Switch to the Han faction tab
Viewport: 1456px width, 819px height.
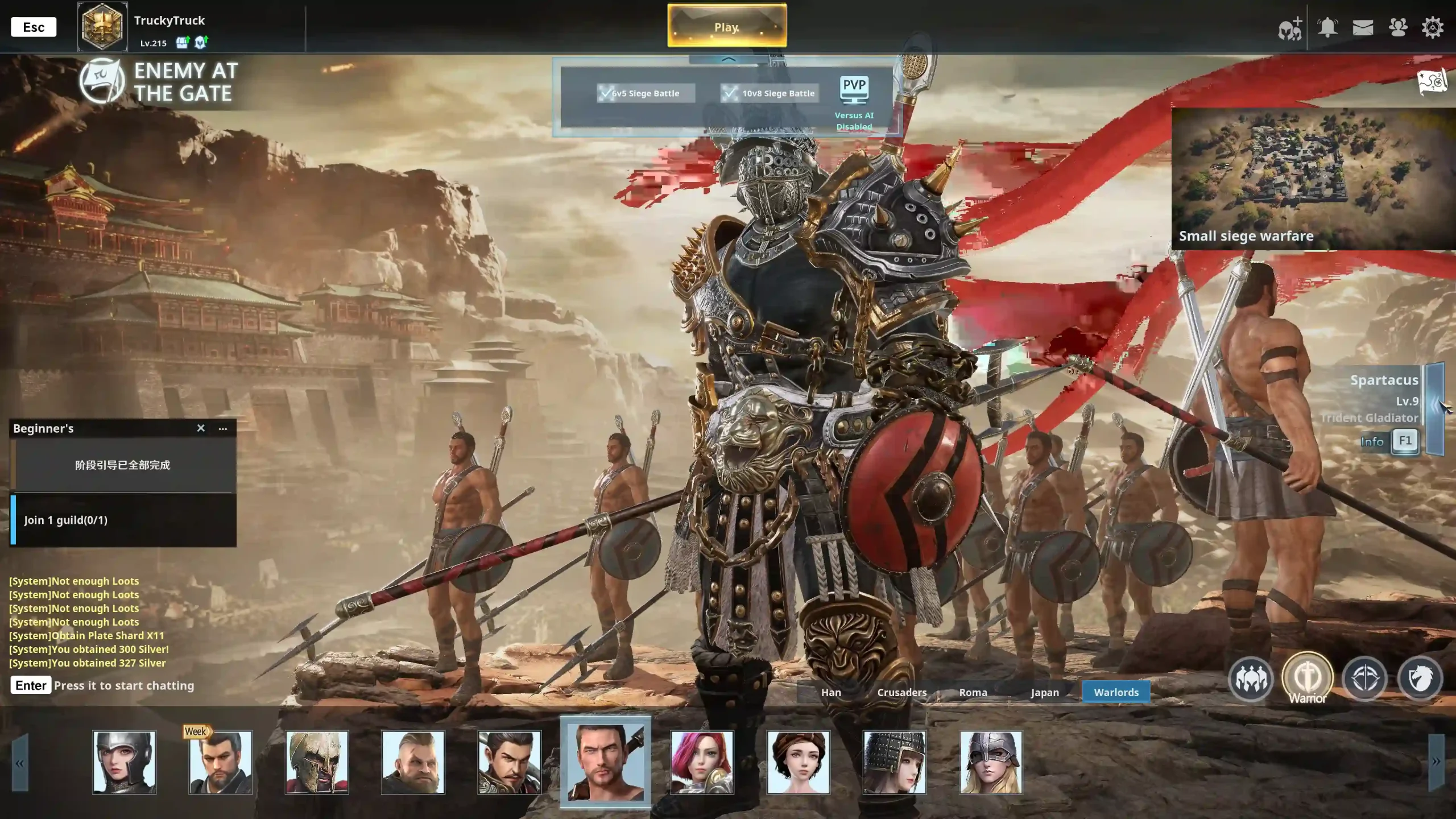(x=831, y=692)
